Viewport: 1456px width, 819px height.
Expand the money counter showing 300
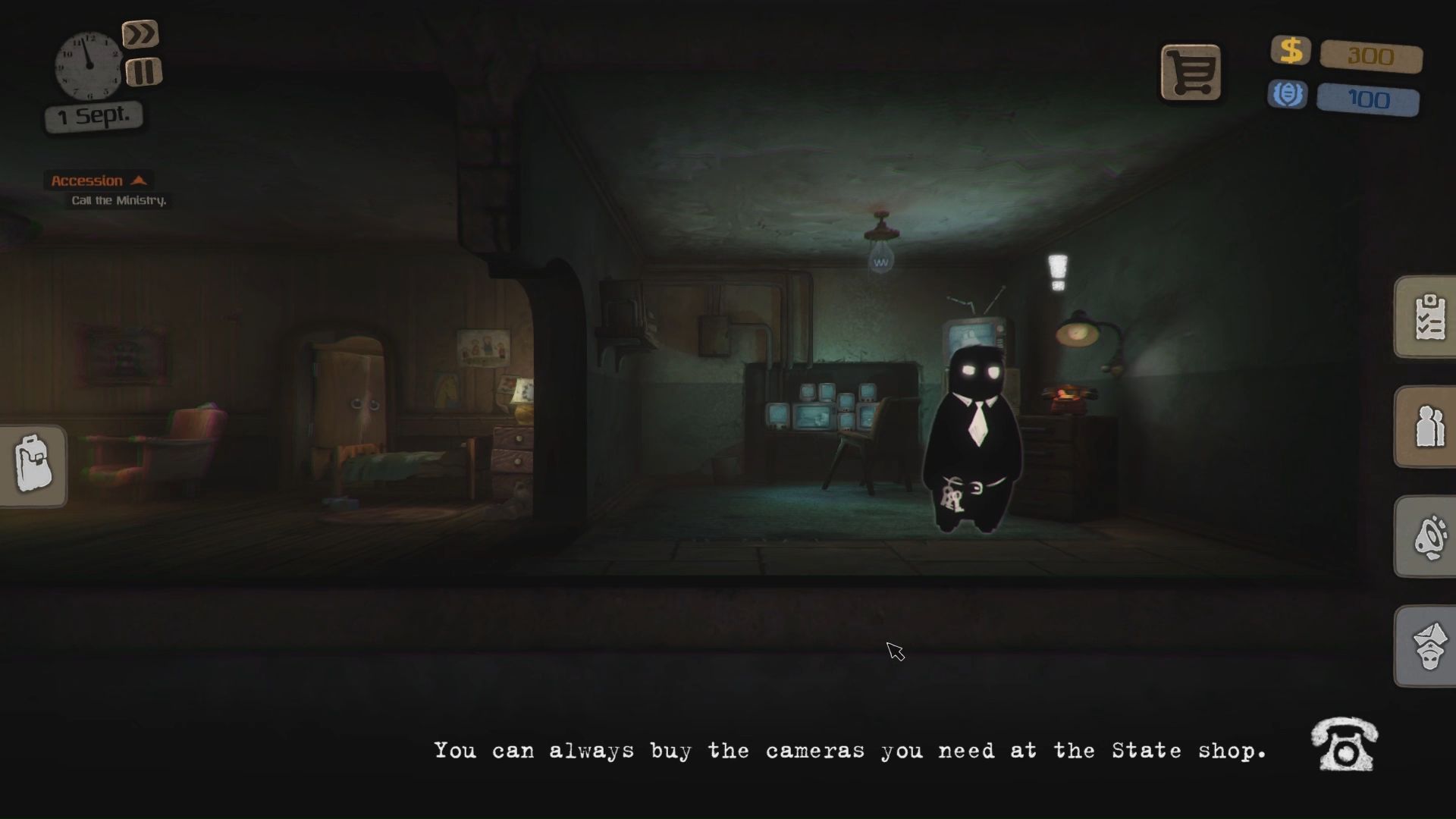(x=1370, y=57)
